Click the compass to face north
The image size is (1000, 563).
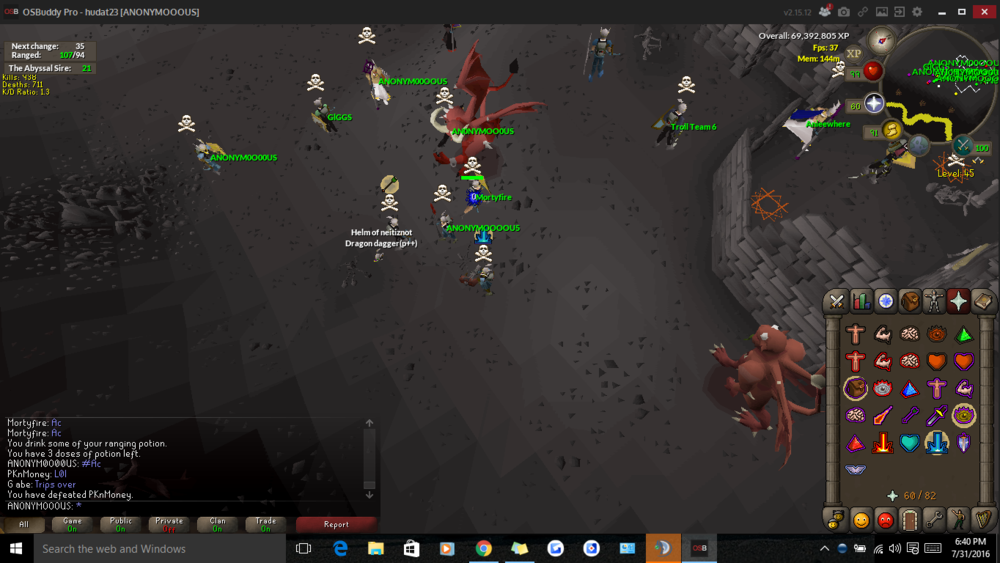[881, 40]
